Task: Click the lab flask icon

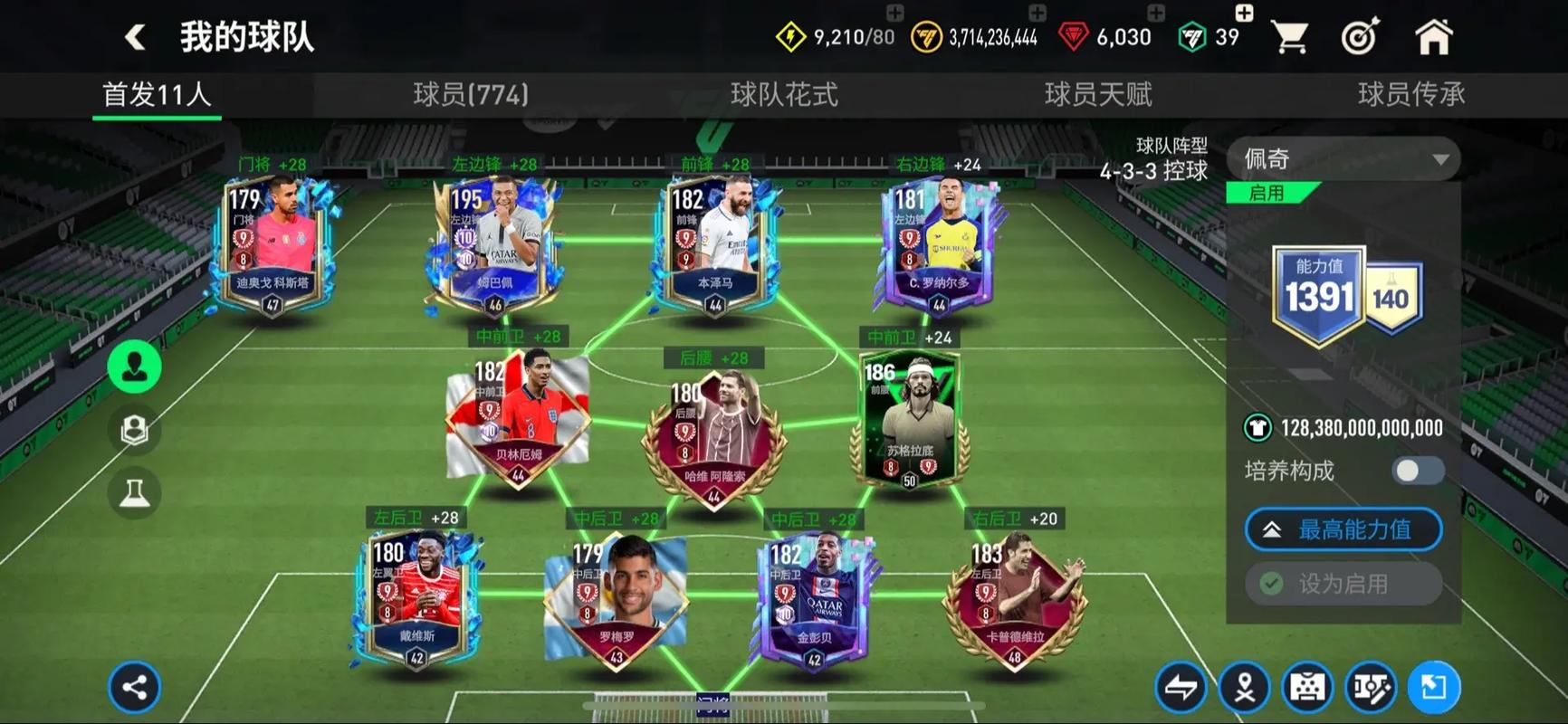Action: [135, 493]
